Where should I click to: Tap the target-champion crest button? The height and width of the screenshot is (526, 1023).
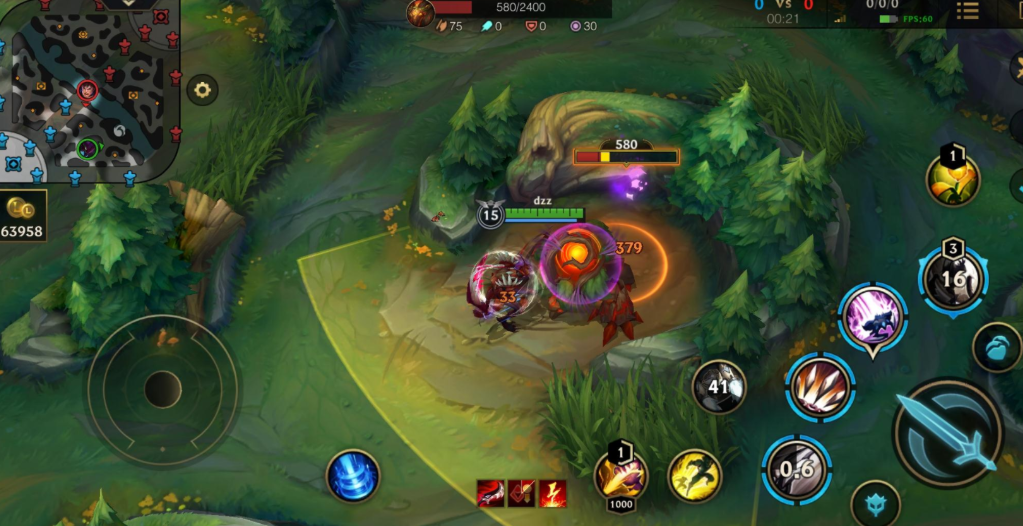click(x=874, y=504)
